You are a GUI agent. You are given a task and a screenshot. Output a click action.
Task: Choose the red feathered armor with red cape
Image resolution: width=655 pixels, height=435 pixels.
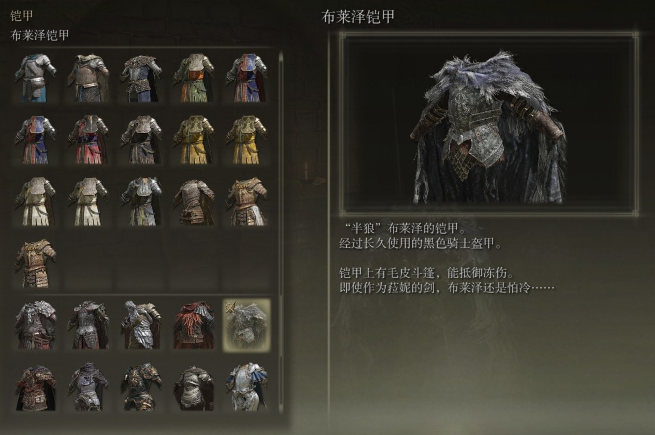(193, 324)
